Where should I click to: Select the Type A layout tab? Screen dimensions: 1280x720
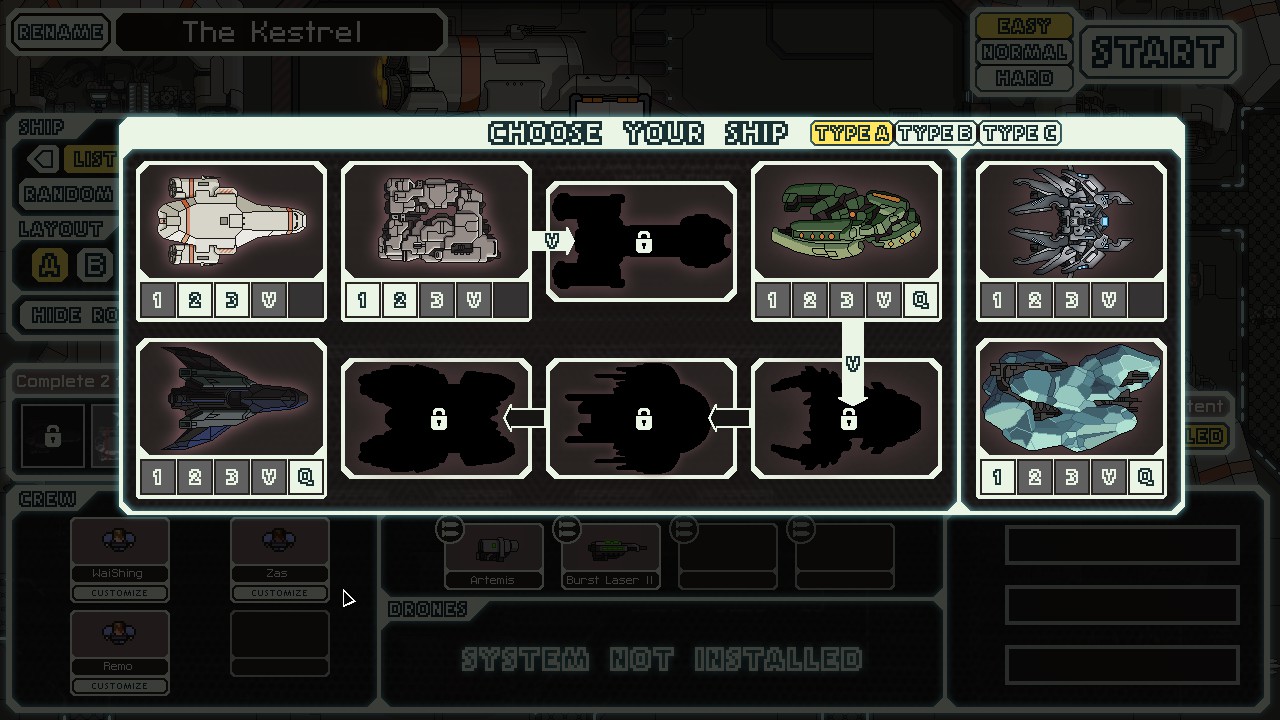point(851,133)
